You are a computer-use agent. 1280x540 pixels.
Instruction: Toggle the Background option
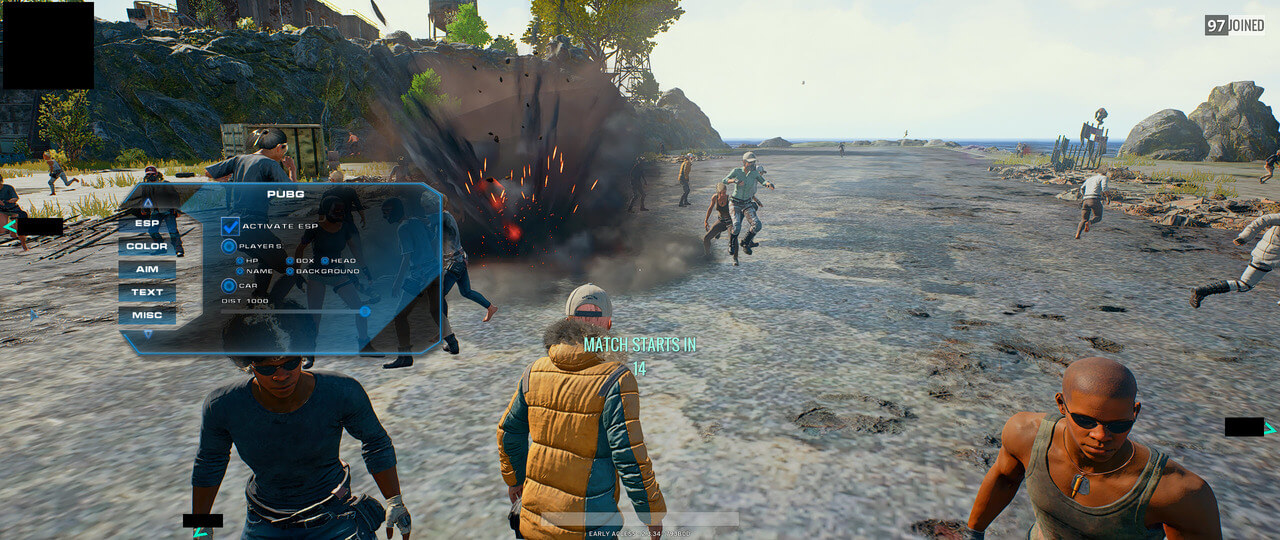(x=290, y=271)
